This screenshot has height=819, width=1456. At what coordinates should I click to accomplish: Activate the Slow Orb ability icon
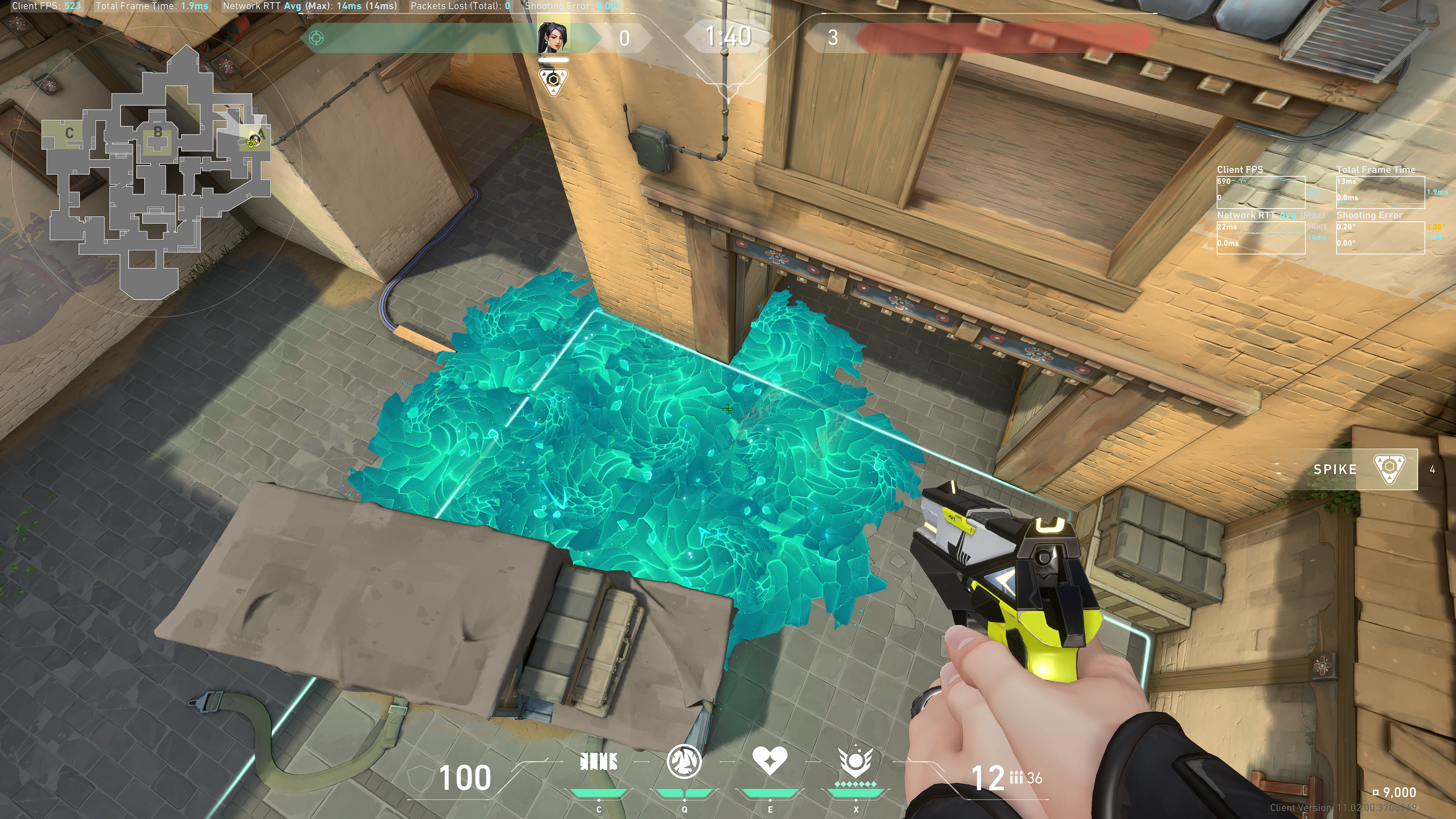tap(684, 761)
